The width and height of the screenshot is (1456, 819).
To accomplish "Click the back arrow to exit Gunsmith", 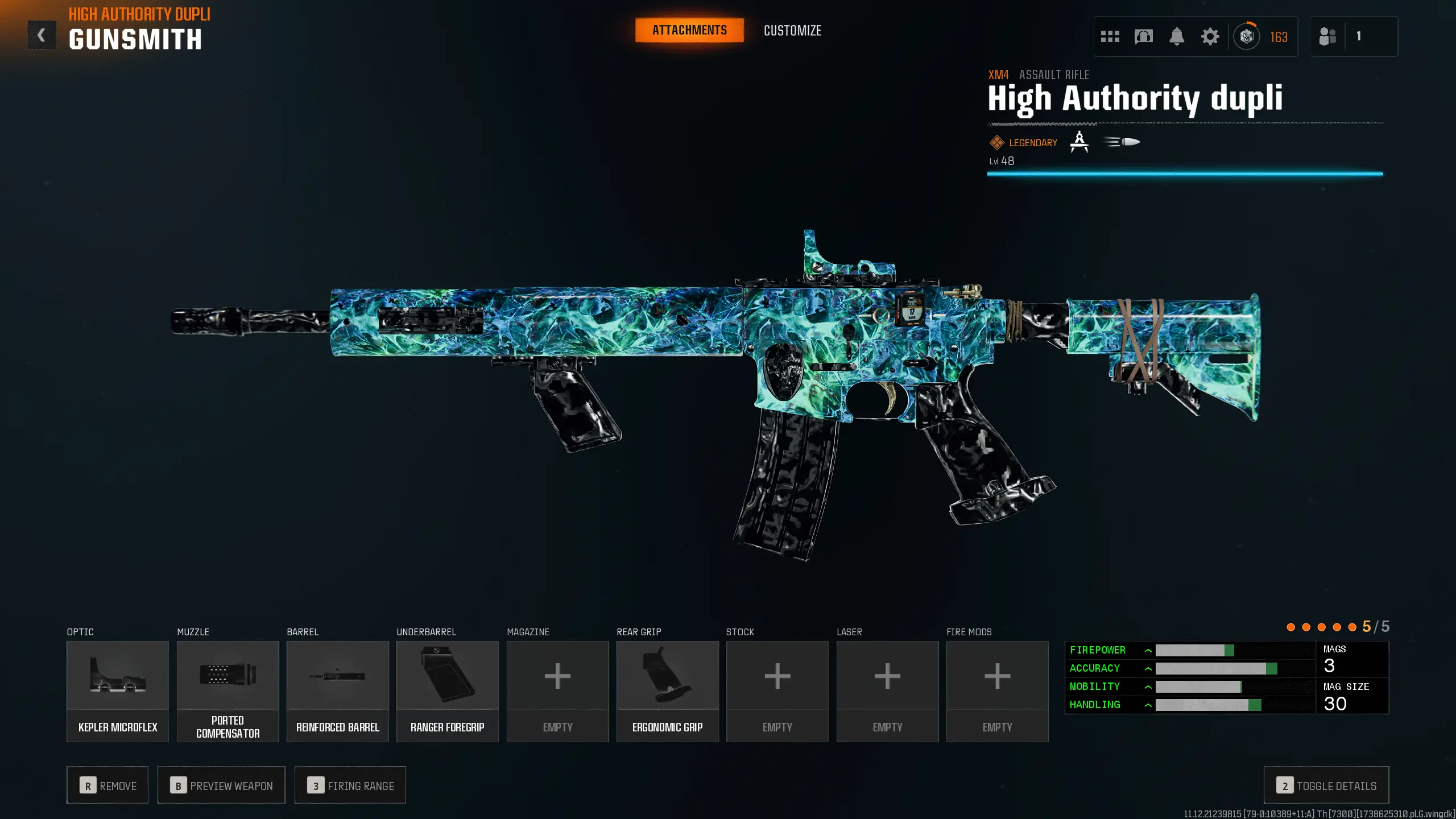I will (40, 35).
